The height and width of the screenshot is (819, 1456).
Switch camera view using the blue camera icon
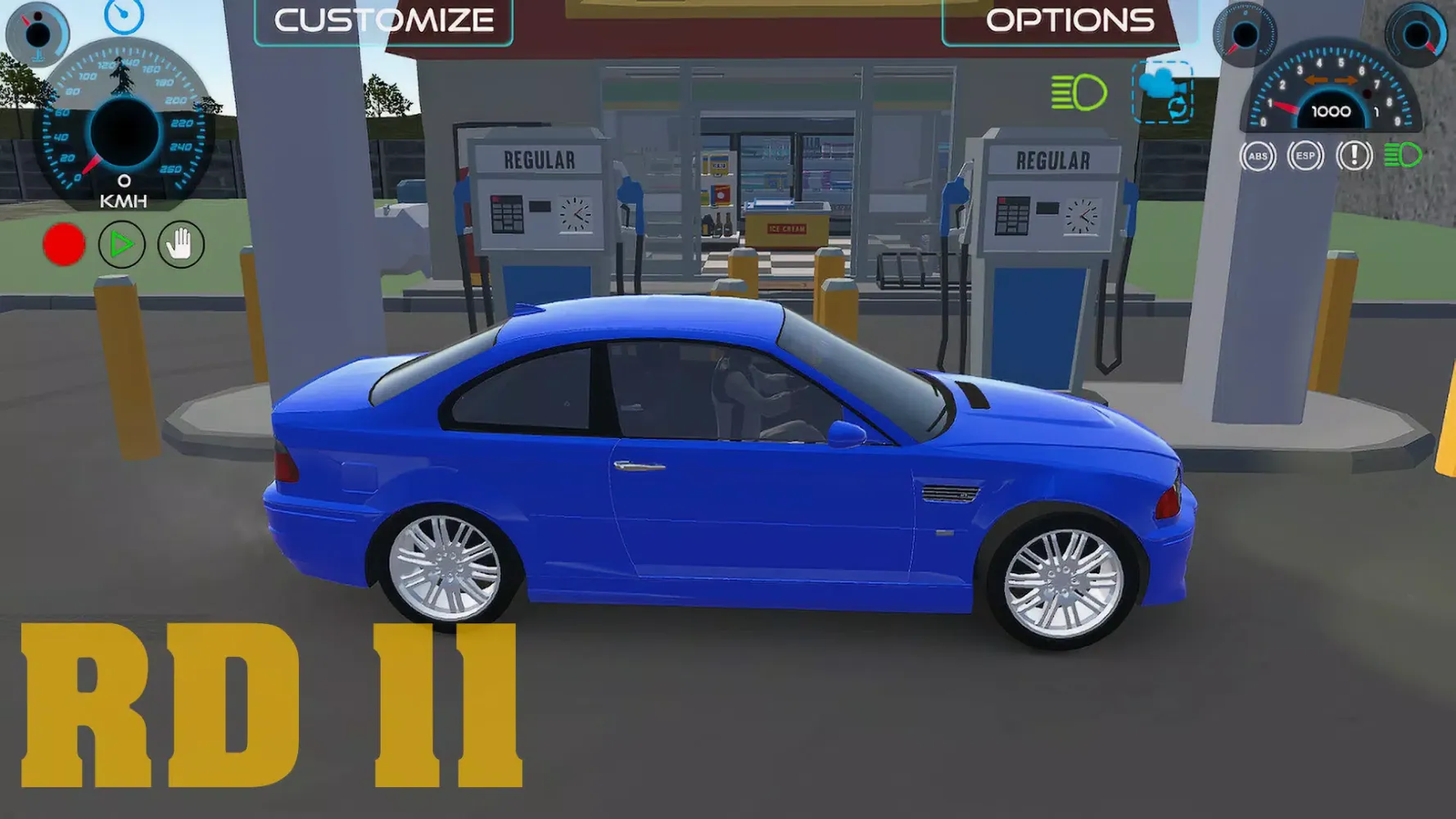tap(1157, 84)
